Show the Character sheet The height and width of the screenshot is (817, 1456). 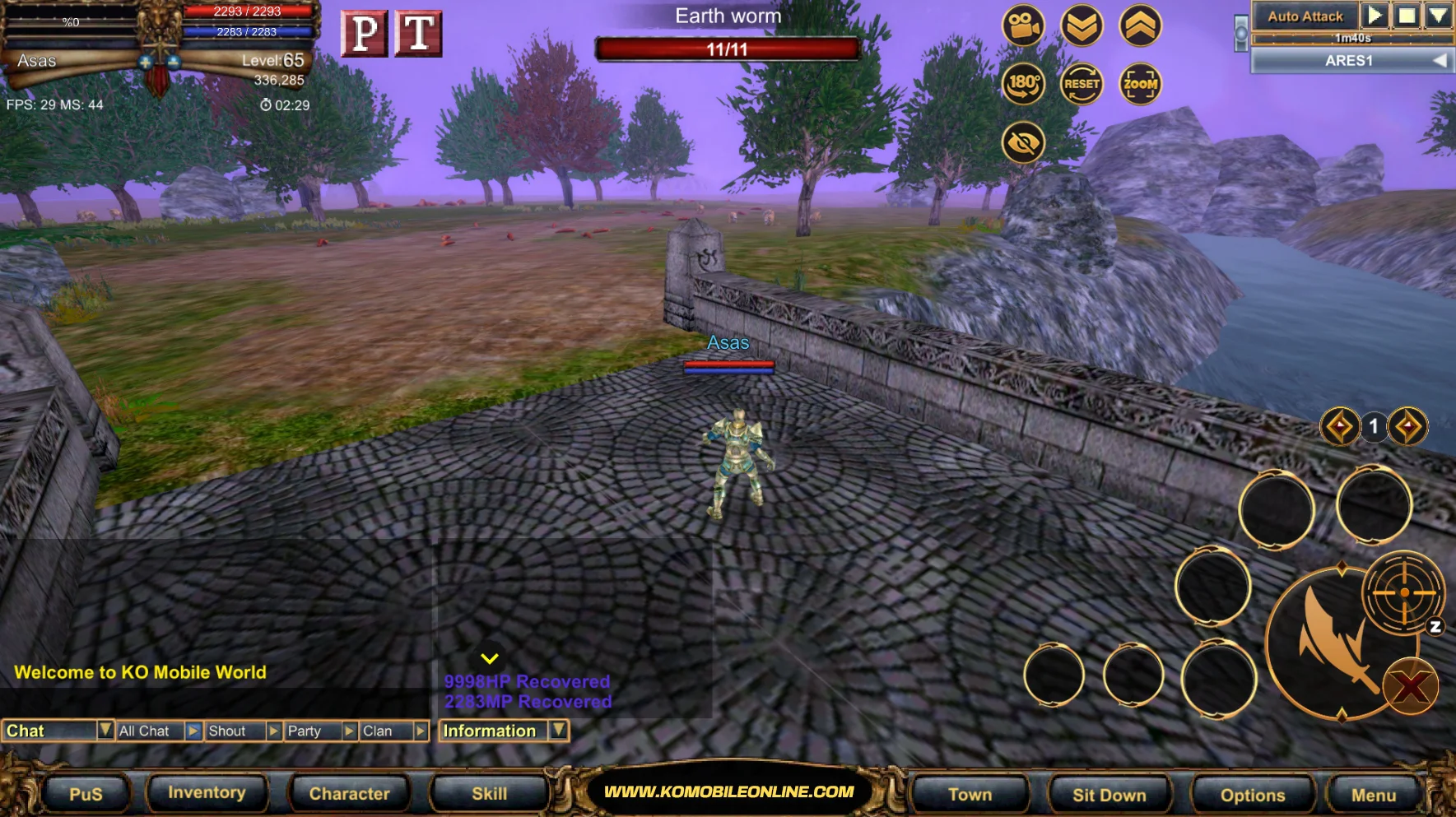[x=349, y=794]
